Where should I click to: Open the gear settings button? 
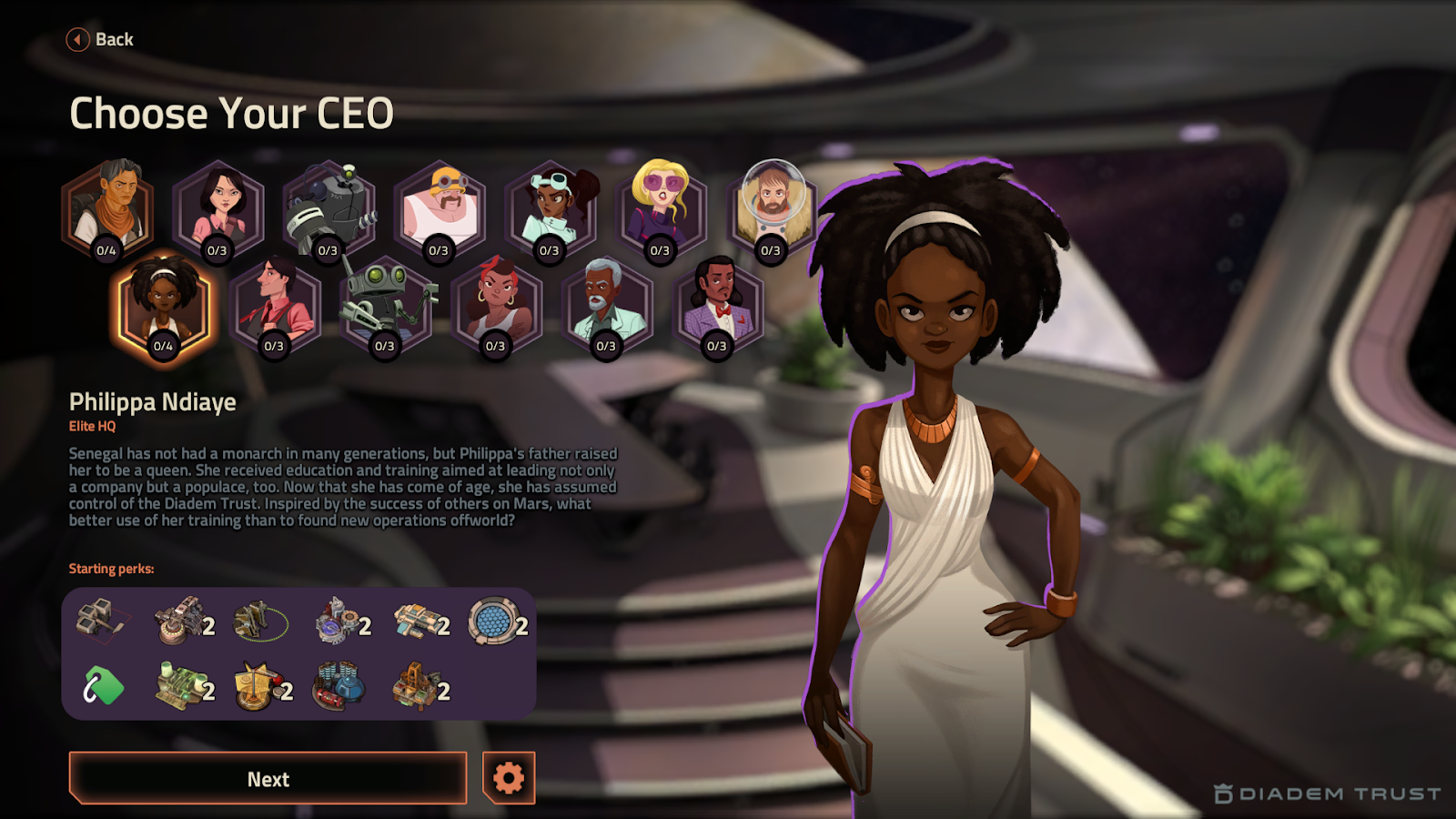[509, 778]
